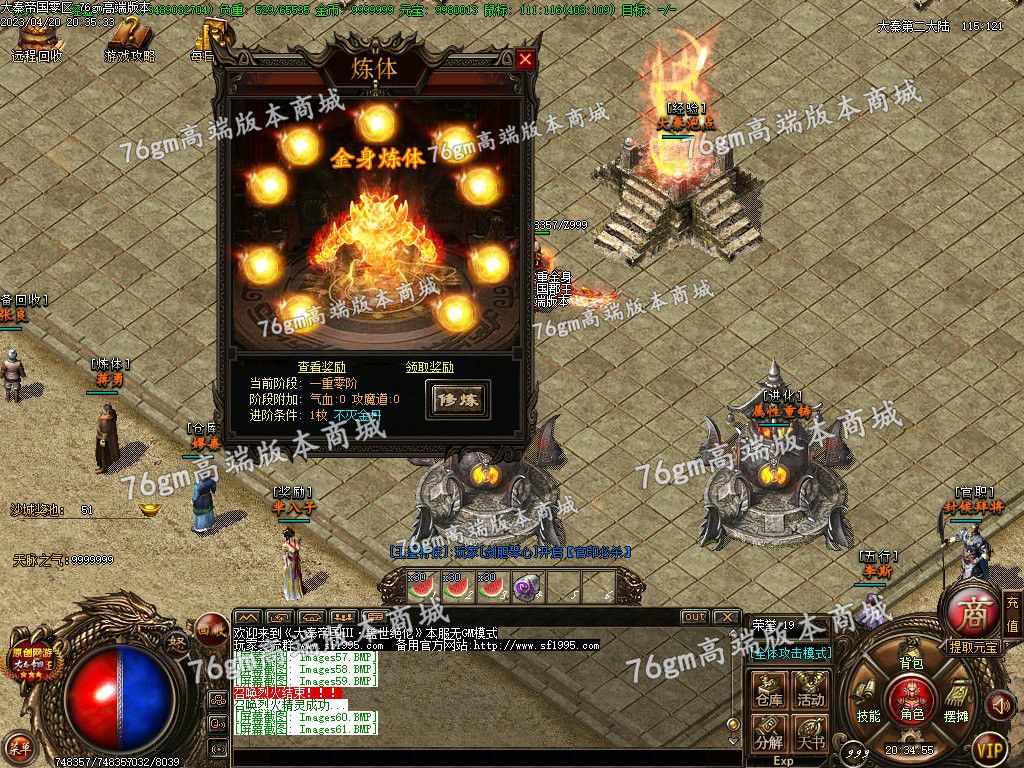Open the 菜单 menu button

(x=19, y=745)
